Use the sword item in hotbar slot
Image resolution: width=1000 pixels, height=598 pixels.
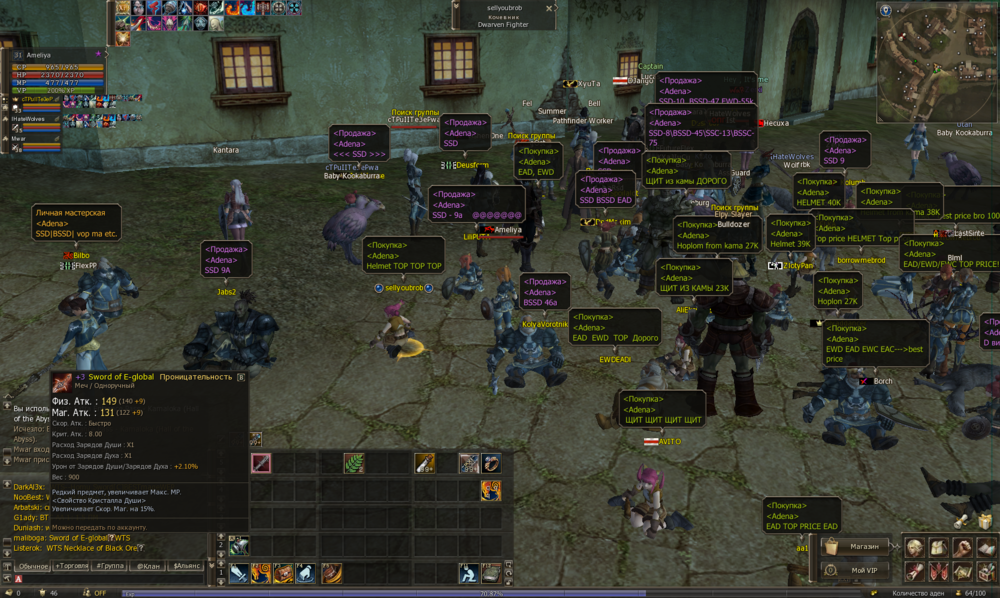261,463
